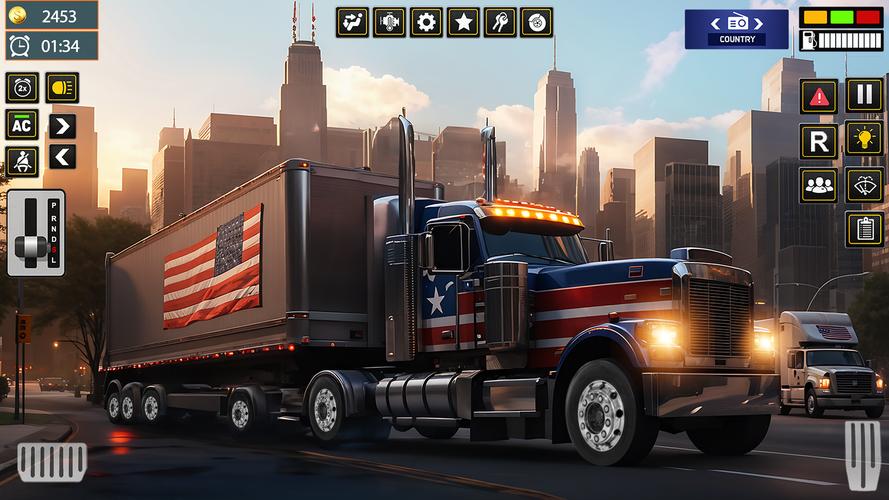The width and height of the screenshot is (889, 500).
Task: Tap the brake disc icon
Action: click(x=537, y=21)
